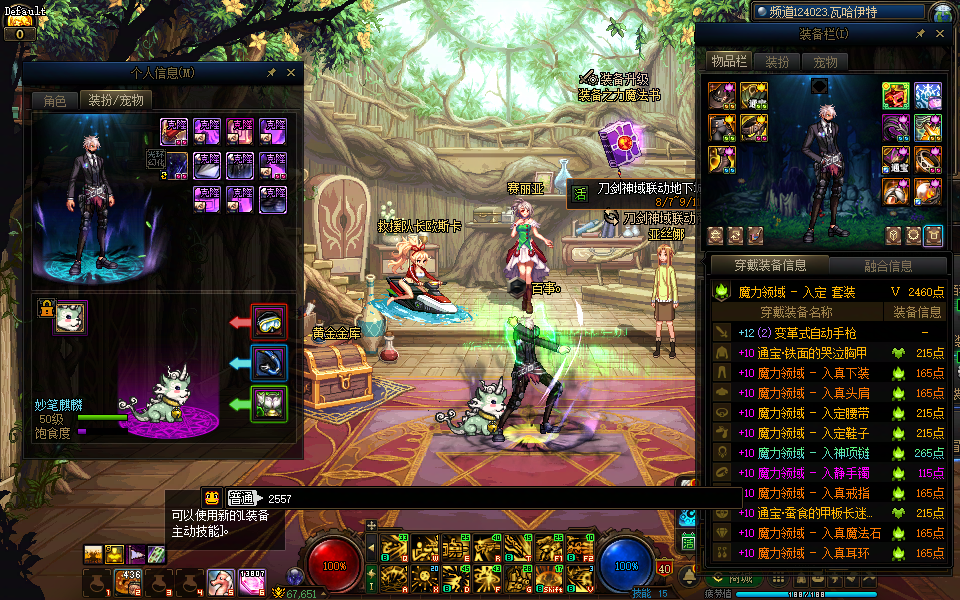Show the 融合信息 tab
960x600 pixels.
[x=887, y=266]
